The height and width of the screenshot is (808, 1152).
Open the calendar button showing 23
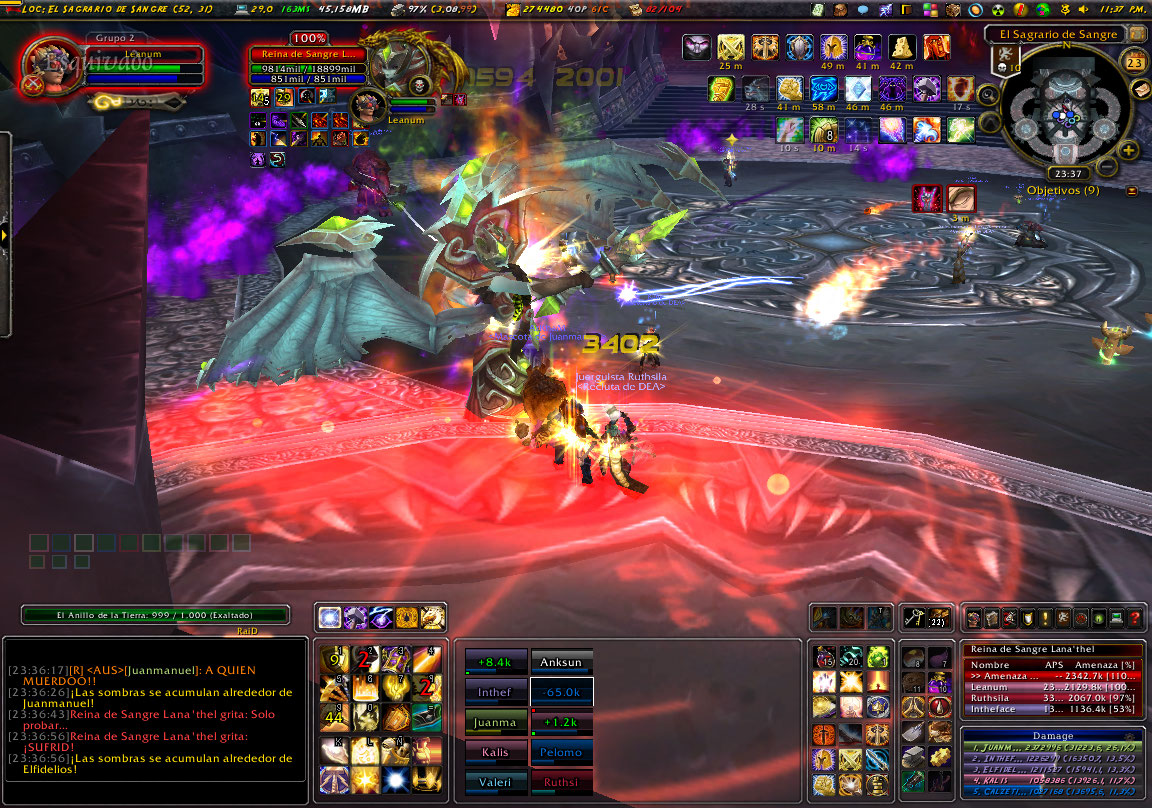1135,62
